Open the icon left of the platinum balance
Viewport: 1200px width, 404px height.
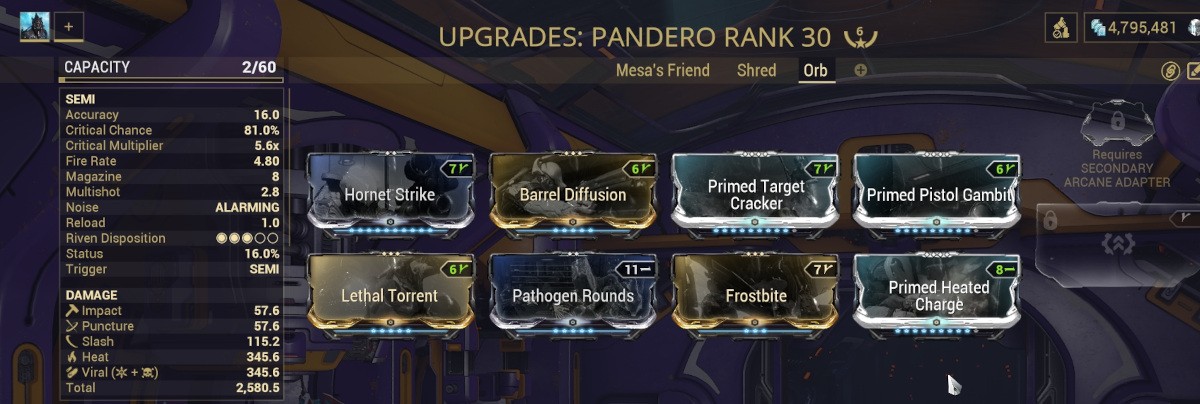click(1061, 27)
